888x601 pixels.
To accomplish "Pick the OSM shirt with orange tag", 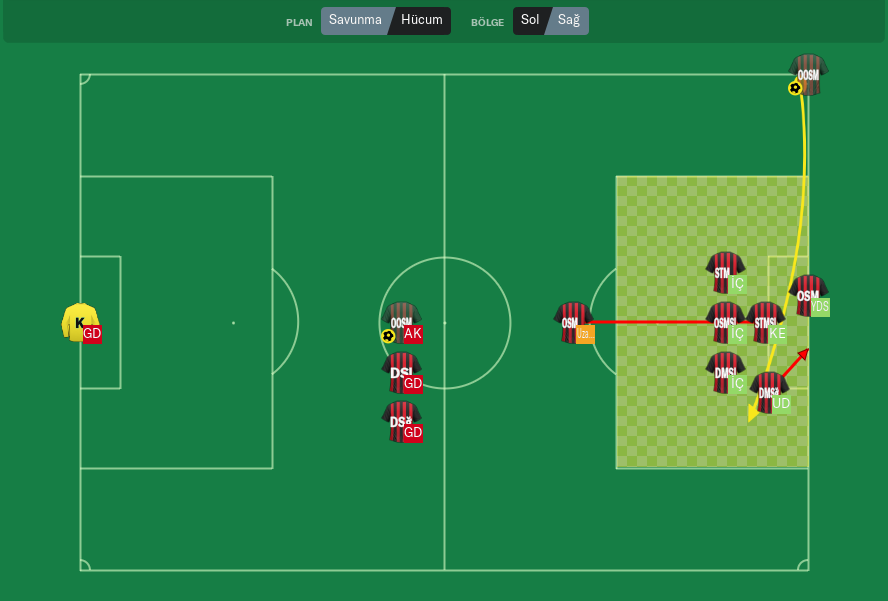I will (572, 322).
